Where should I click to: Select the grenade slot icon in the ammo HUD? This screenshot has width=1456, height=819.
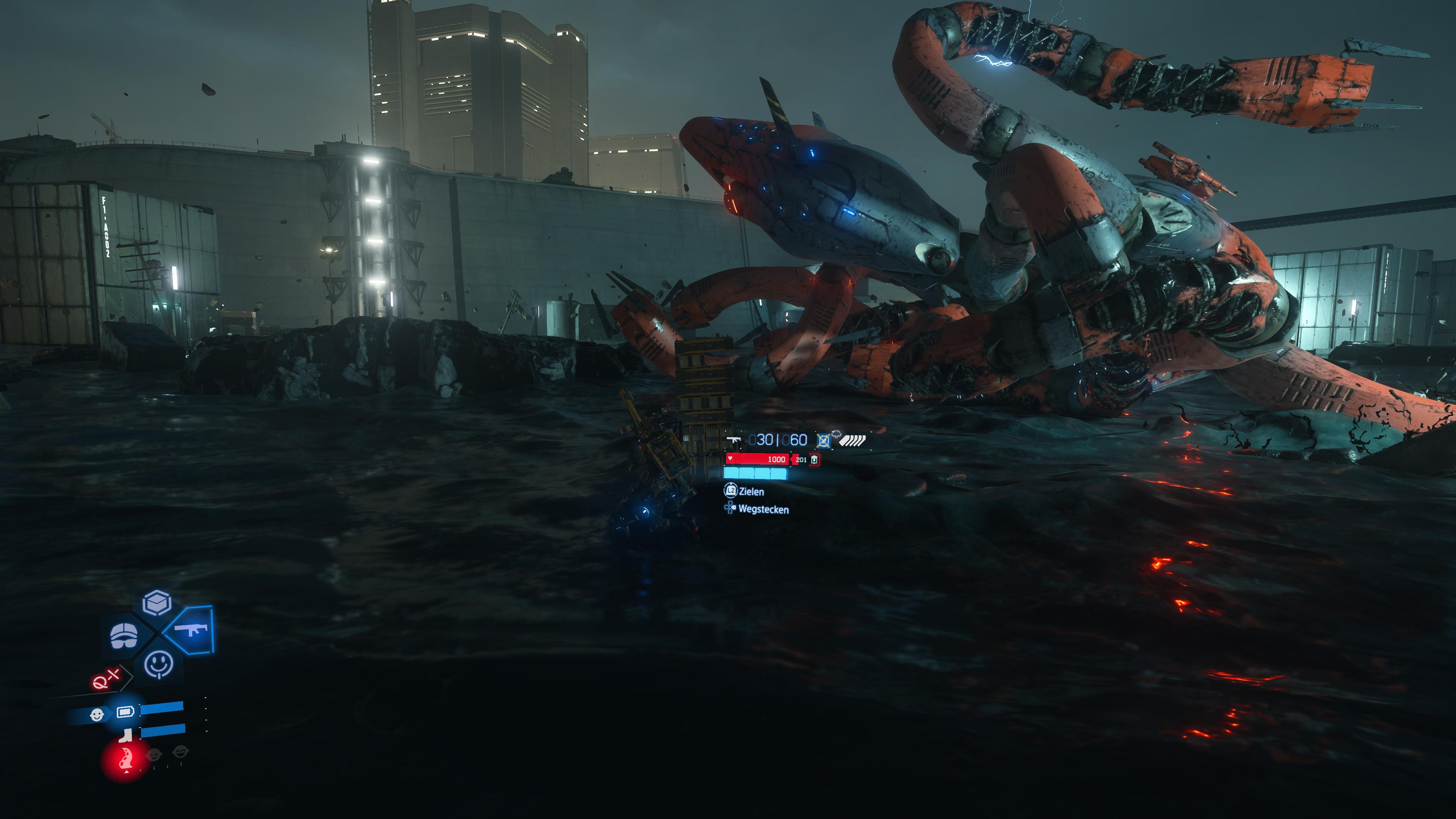tap(824, 441)
